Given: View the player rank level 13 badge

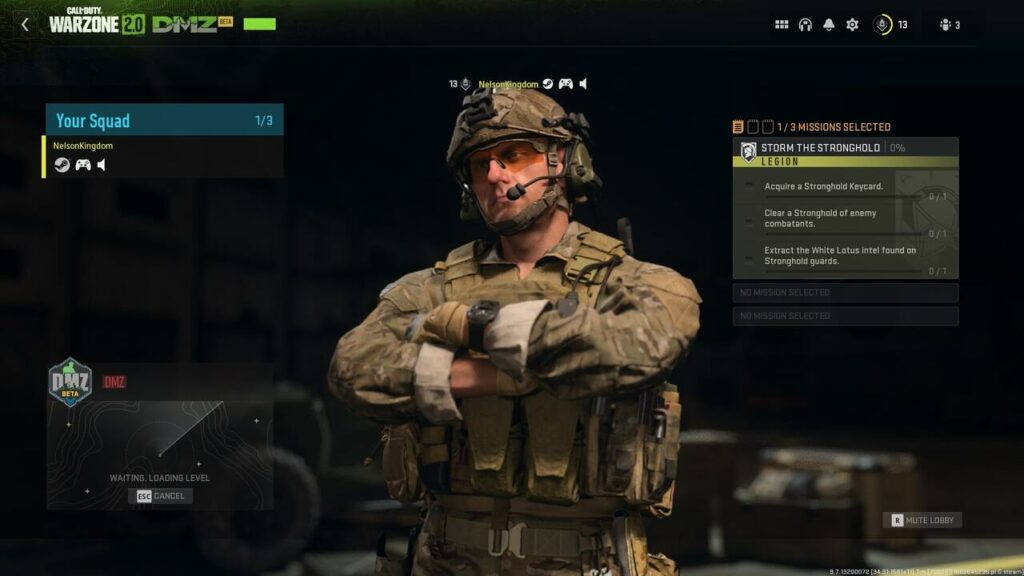Looking at the screenshot, I should click(x=890, y=25).
